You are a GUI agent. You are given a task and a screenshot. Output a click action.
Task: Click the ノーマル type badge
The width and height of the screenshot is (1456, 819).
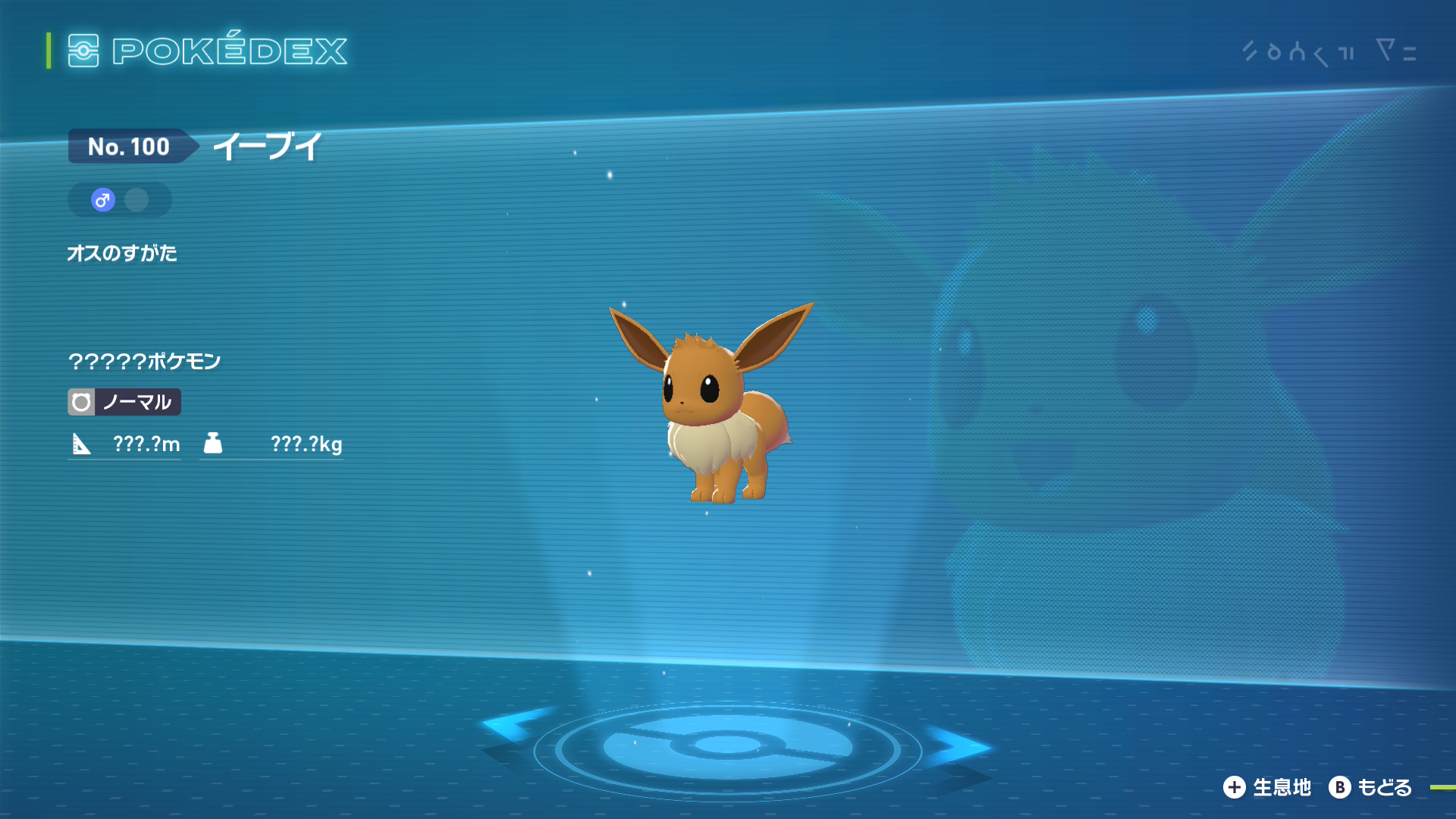tap(124, 402)
